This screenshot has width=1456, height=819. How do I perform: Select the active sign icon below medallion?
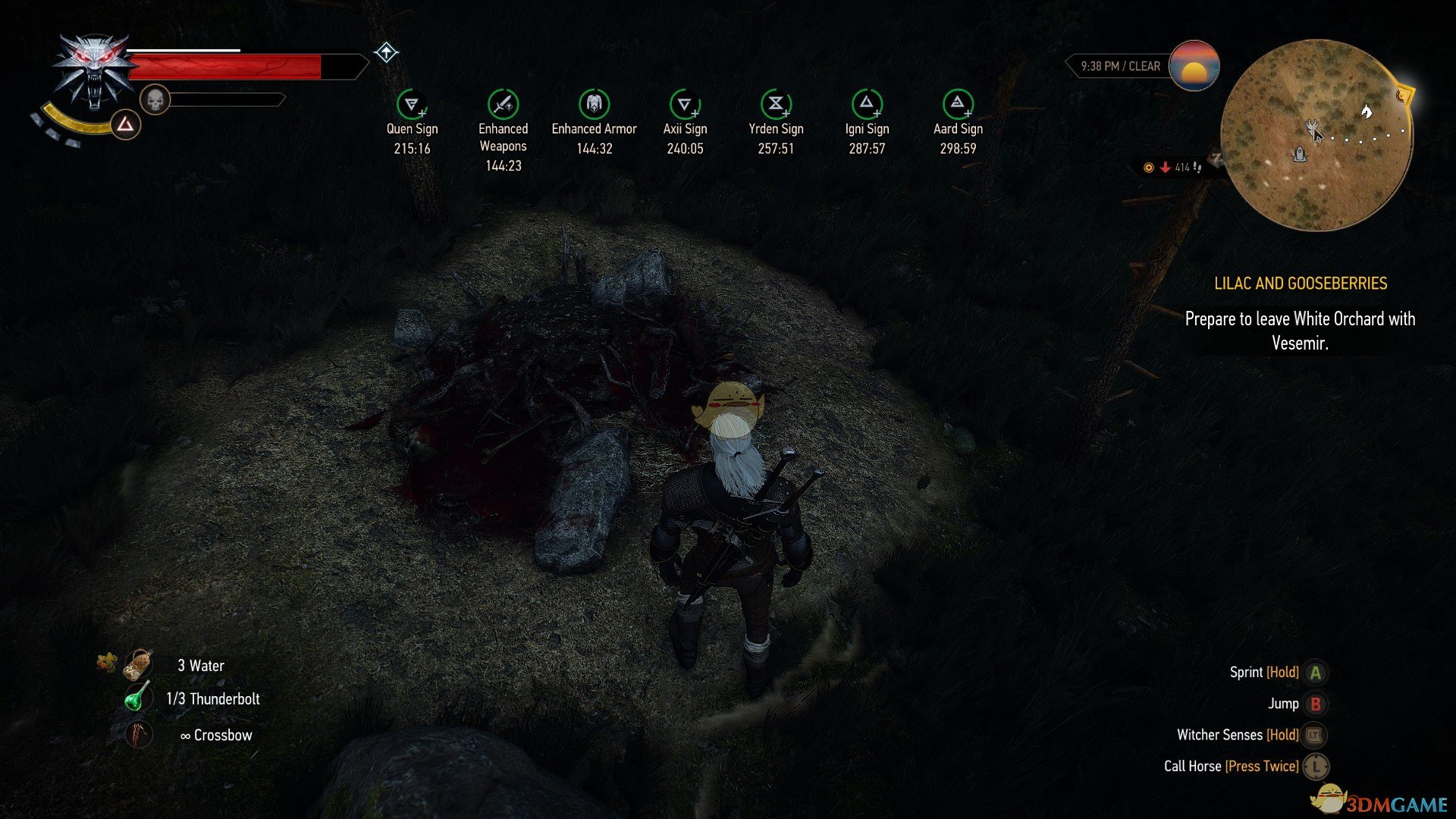(126, 124)
